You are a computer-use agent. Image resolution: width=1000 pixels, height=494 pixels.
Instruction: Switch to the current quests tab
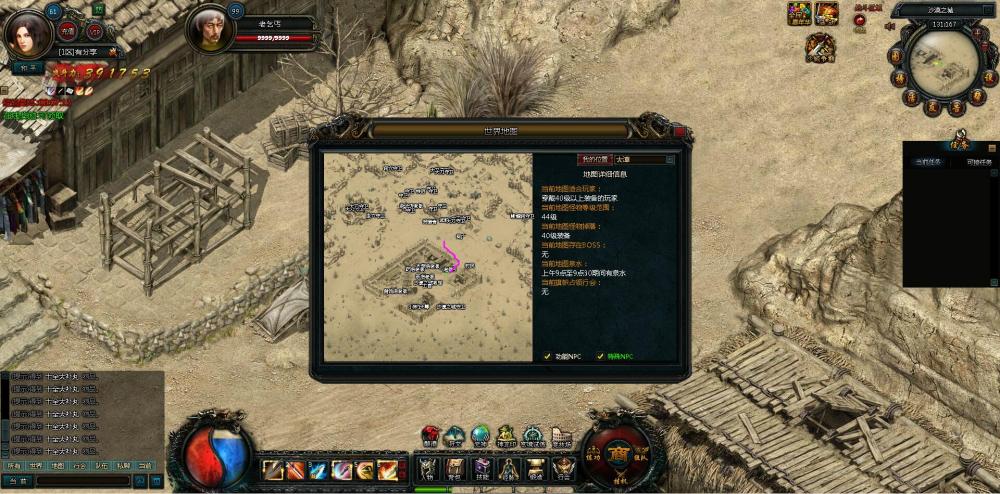tap(927, 160)
